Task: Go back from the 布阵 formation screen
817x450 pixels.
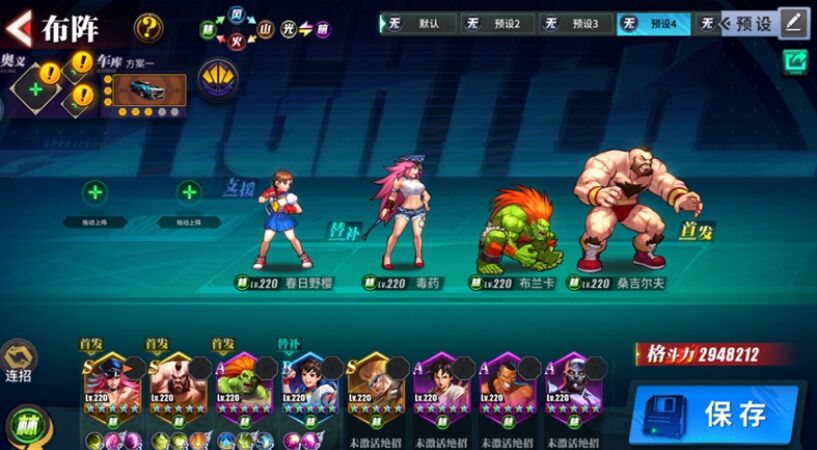Action: pyautogui.click(x=20, y=26)
